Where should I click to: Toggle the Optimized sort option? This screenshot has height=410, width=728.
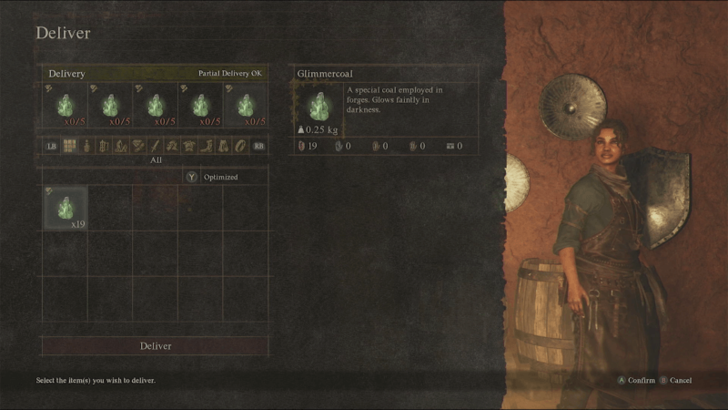pyautogui.click(x=212, y=177)
